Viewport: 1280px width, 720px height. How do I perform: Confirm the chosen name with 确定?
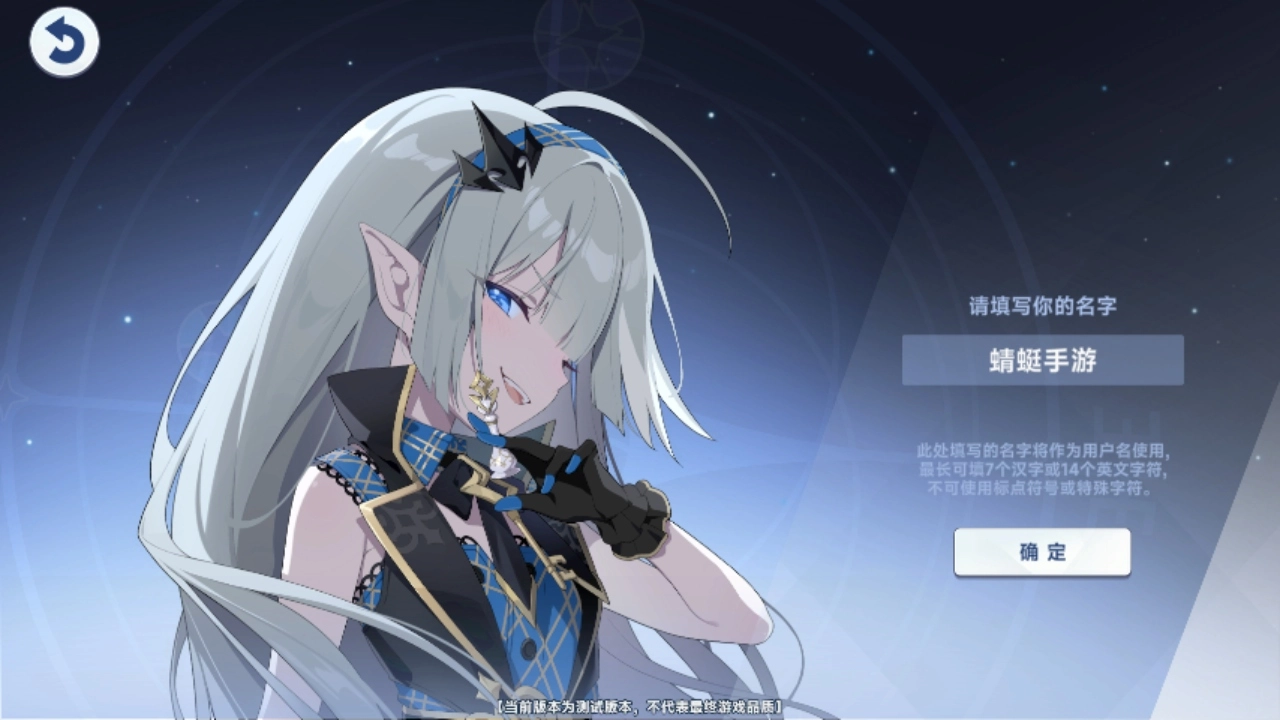coord(1042,553)
